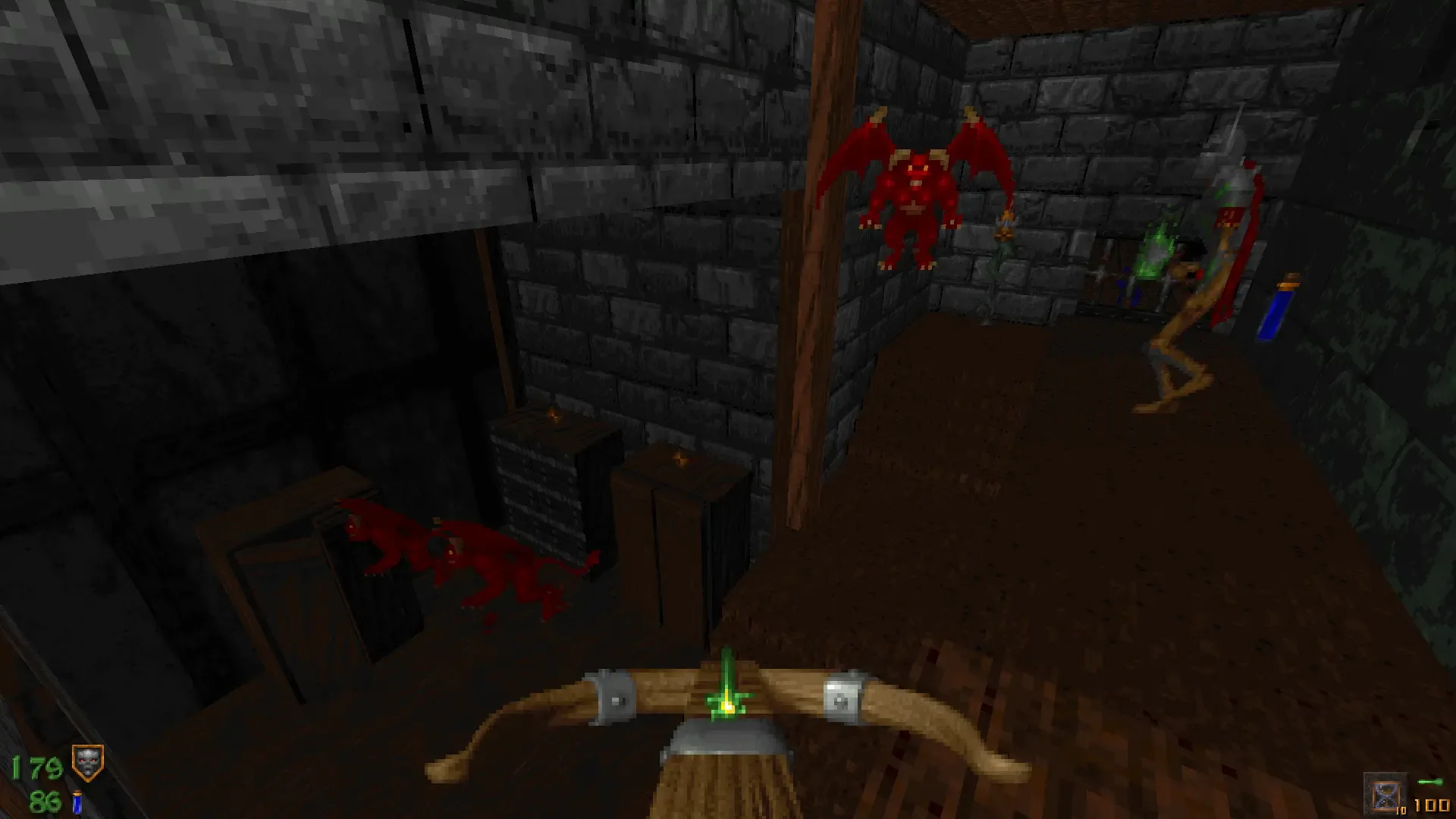Click the ammo count reading 100

pos(1431,806)
